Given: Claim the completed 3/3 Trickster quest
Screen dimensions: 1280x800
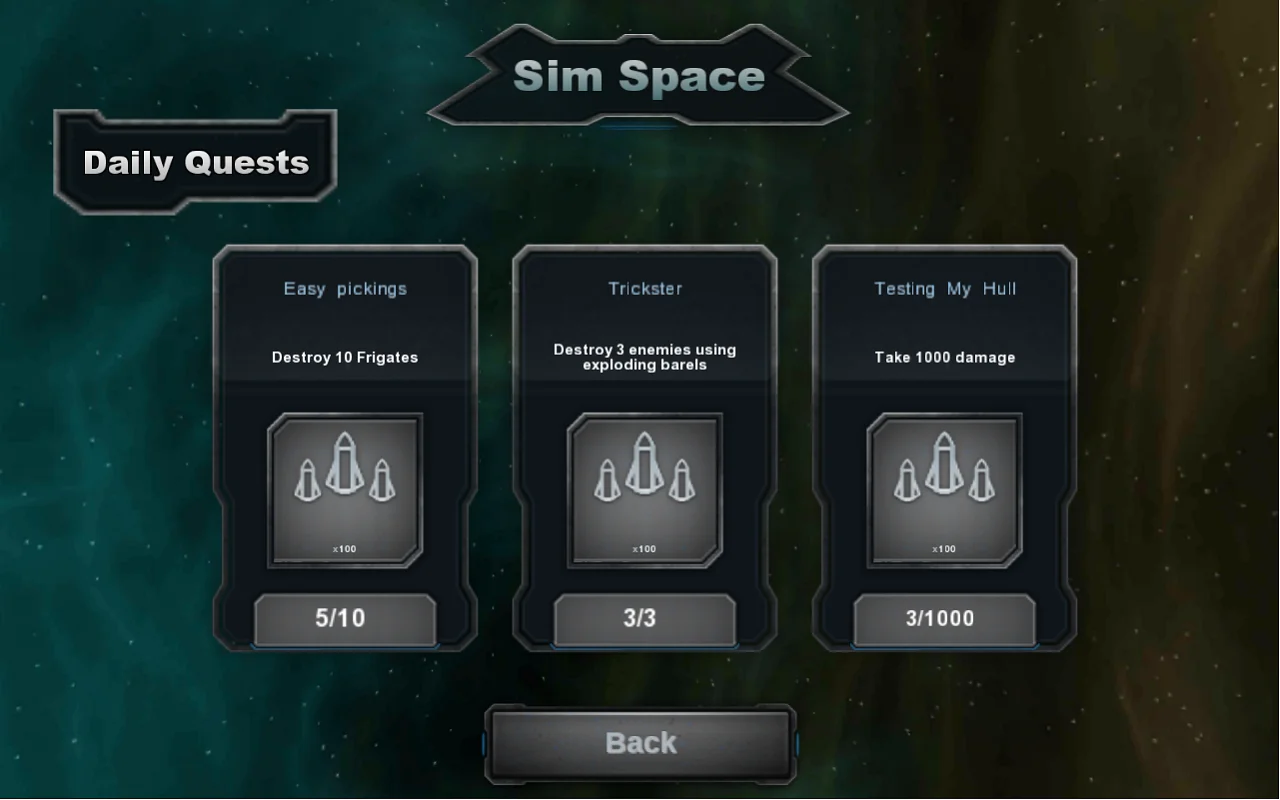Looking at the screenshot, I should tap(643, 618).
